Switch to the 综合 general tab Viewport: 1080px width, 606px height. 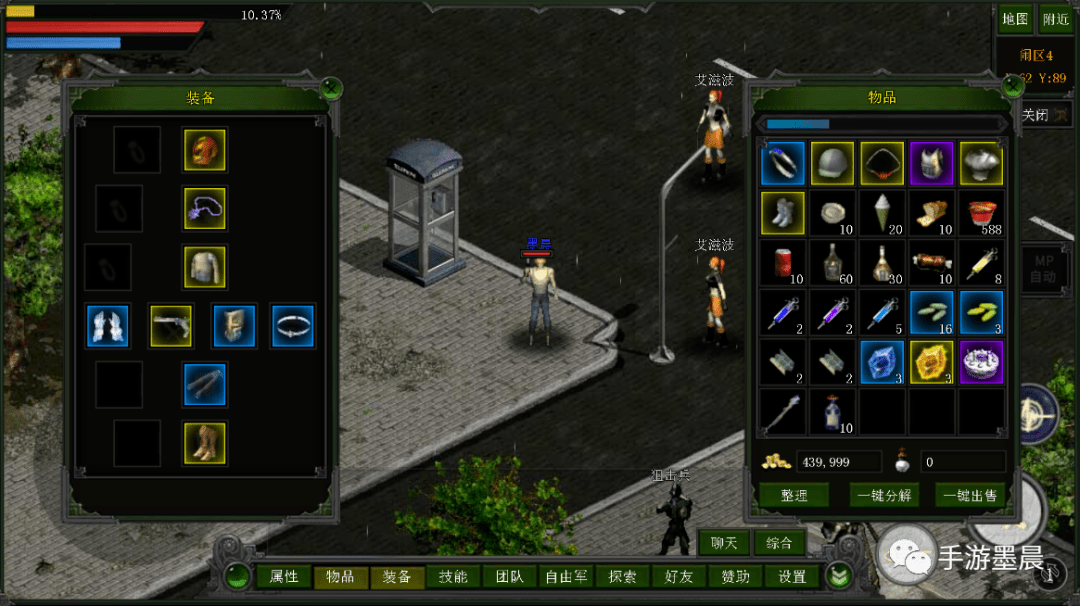779,543
